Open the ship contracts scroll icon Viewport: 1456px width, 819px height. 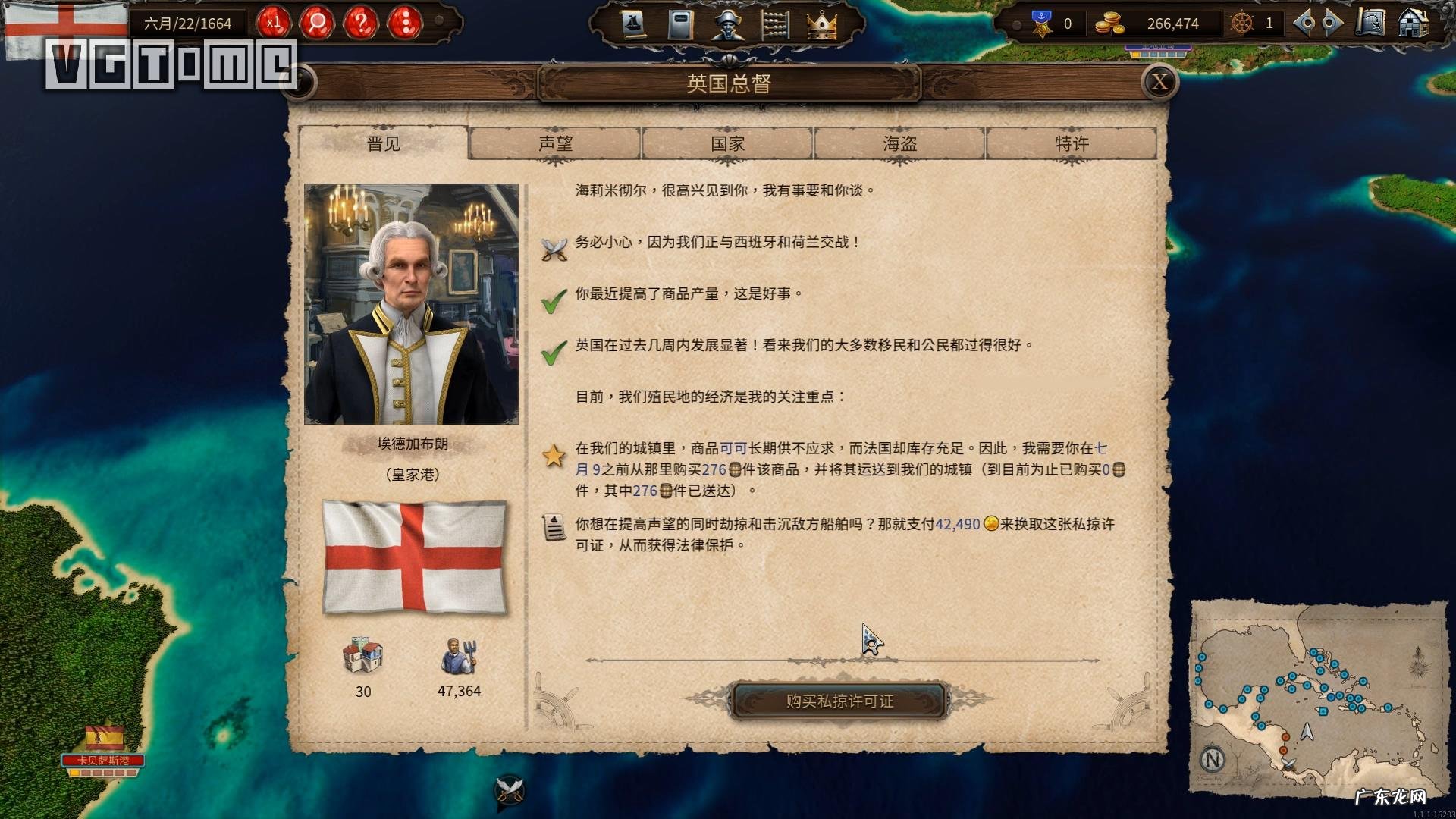[x=633, y=23]
